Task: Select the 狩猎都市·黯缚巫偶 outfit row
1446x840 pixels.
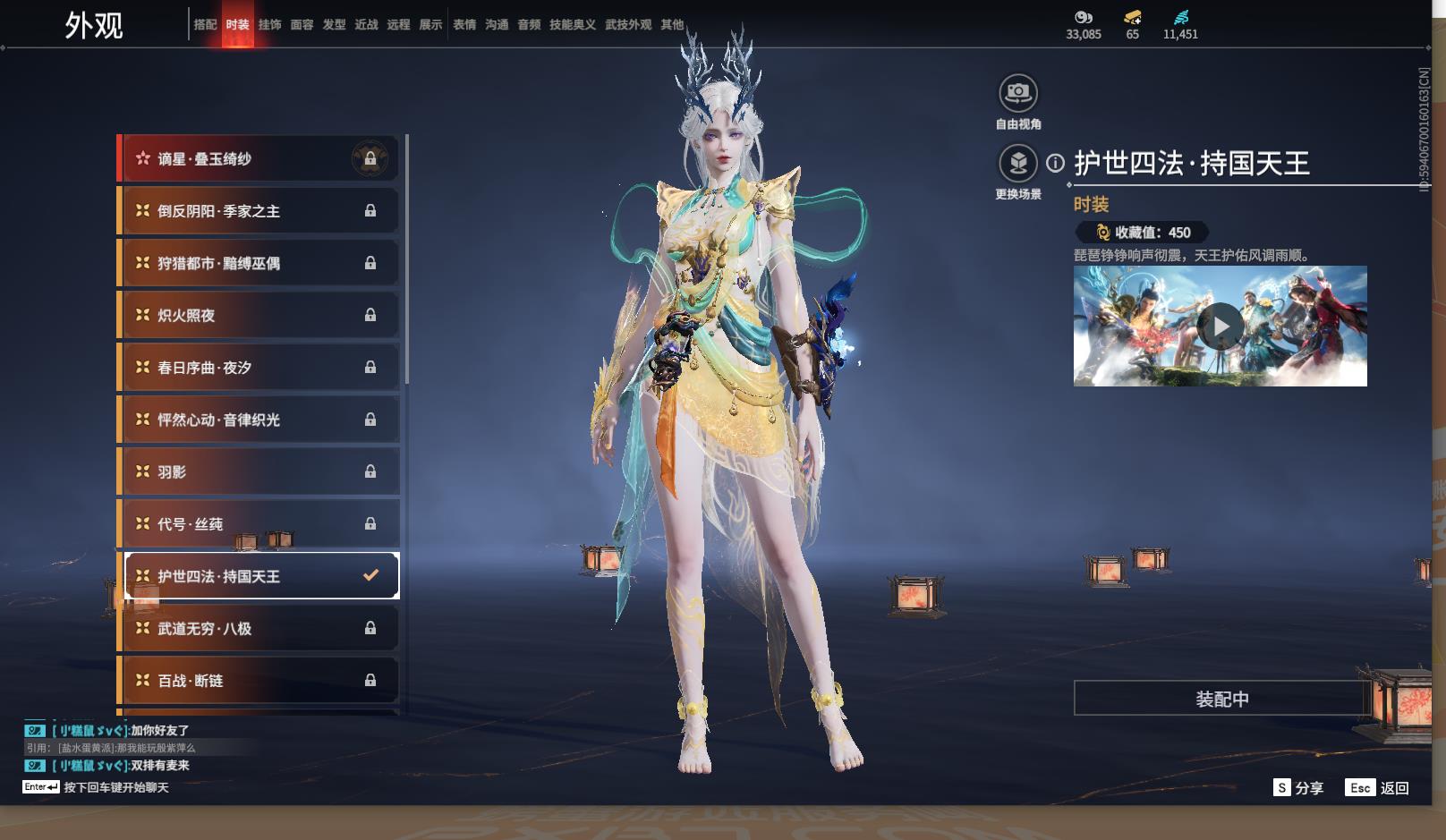Action: point(259,263)
